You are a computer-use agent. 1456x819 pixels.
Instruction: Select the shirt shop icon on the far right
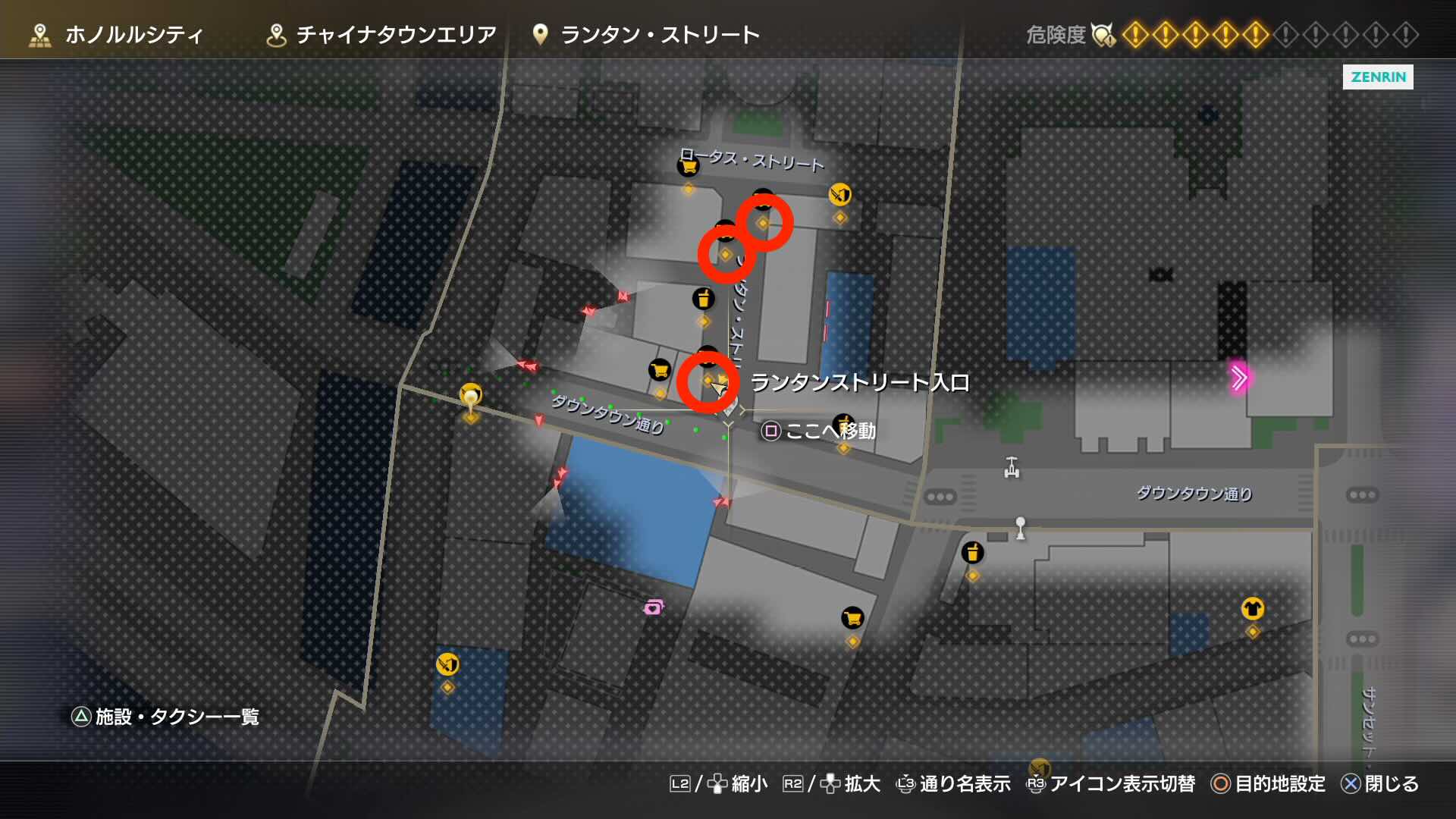1254,607
